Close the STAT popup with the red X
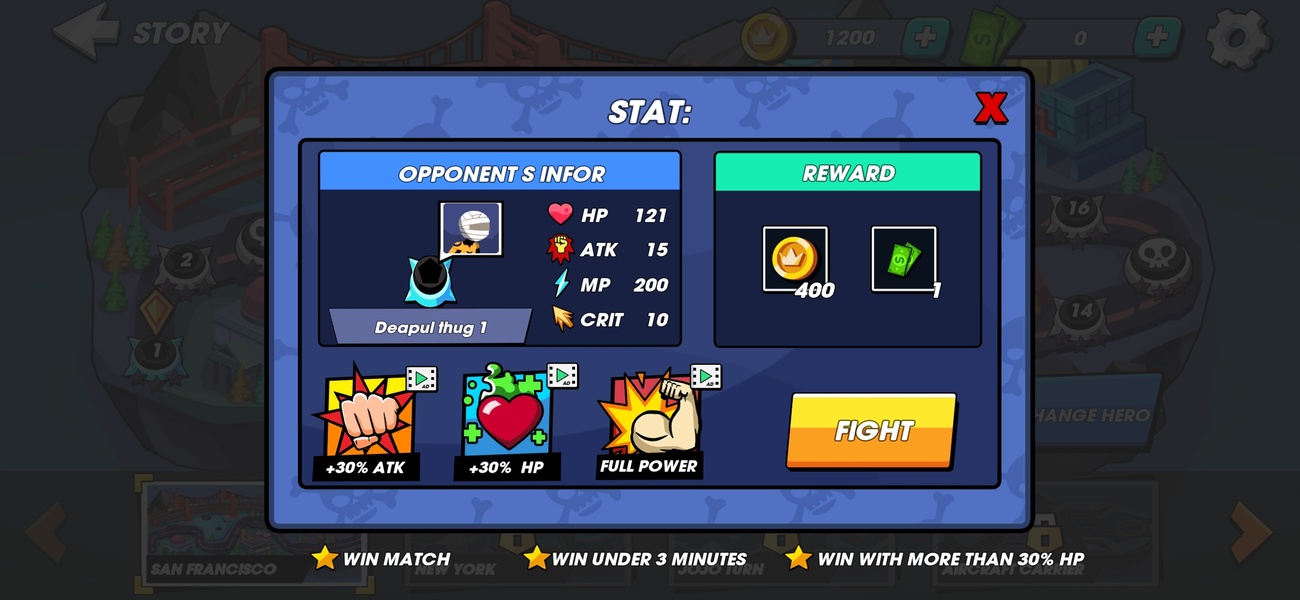1300x600 pixels. [990, 108]
